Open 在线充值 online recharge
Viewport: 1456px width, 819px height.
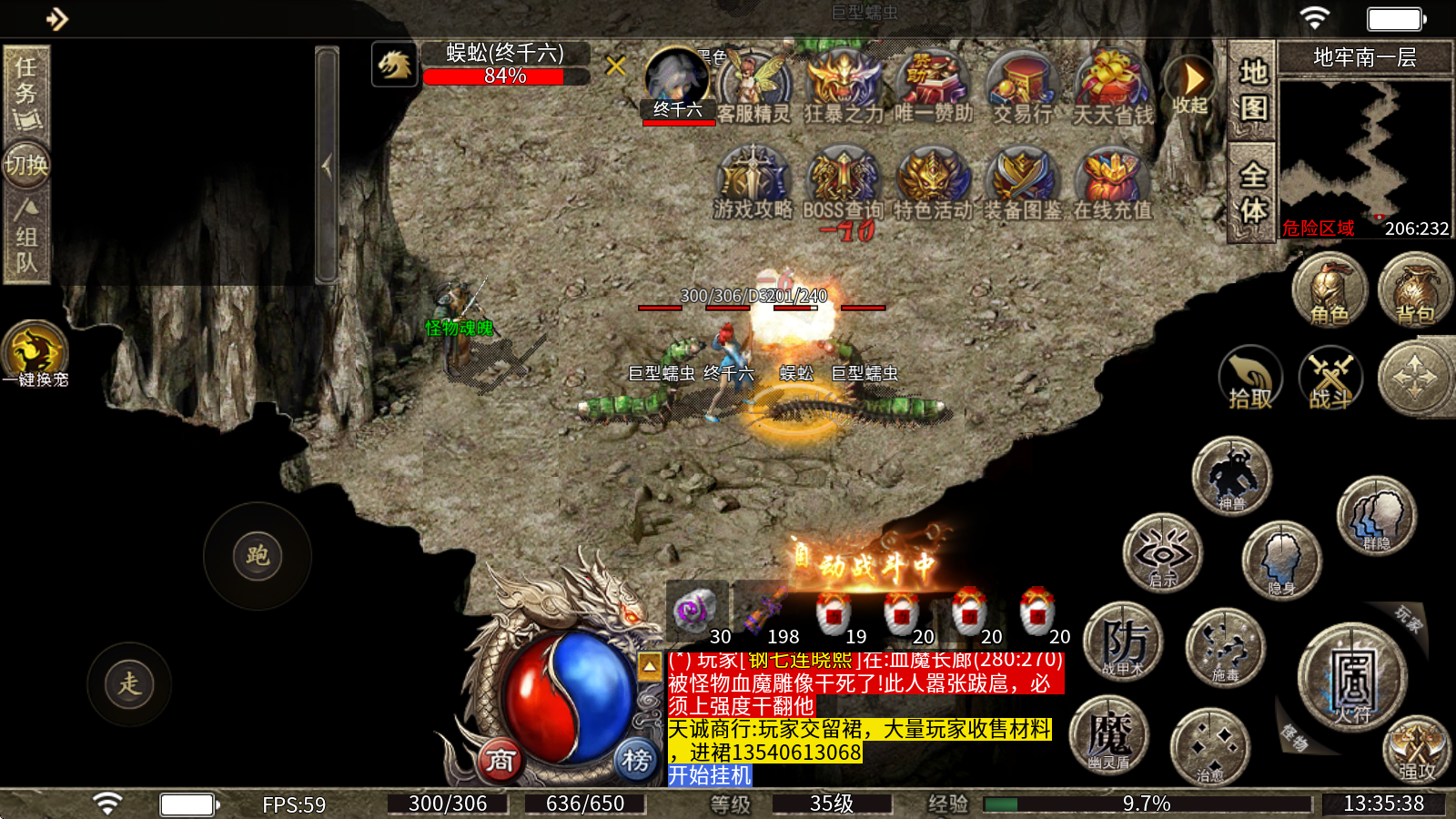point(1112,182)
